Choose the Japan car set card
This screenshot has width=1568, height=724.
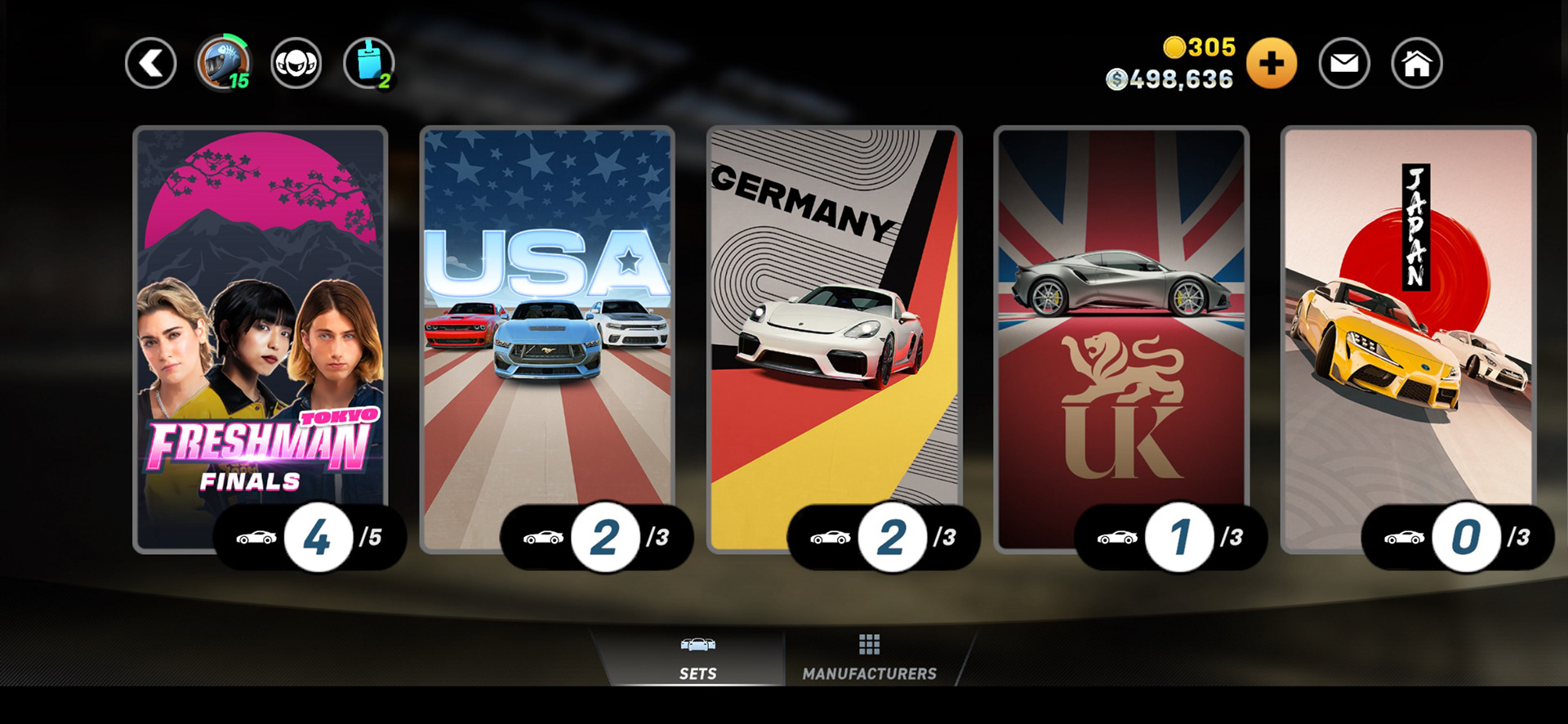tap(1408, 327)
